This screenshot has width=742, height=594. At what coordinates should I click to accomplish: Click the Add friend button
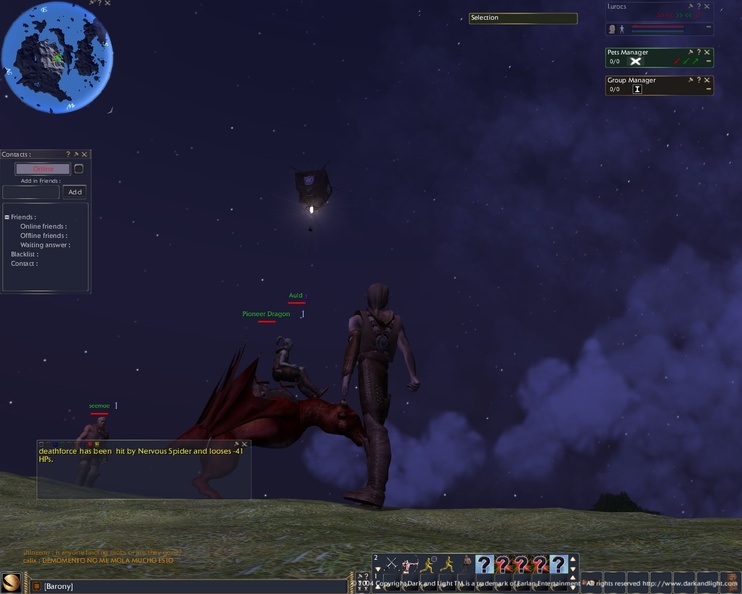pos(74,192)
